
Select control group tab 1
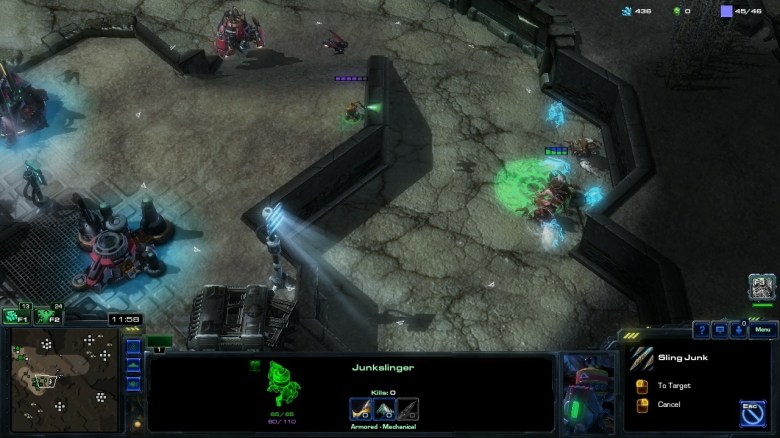pyautogui.click(x=159, y=349)
